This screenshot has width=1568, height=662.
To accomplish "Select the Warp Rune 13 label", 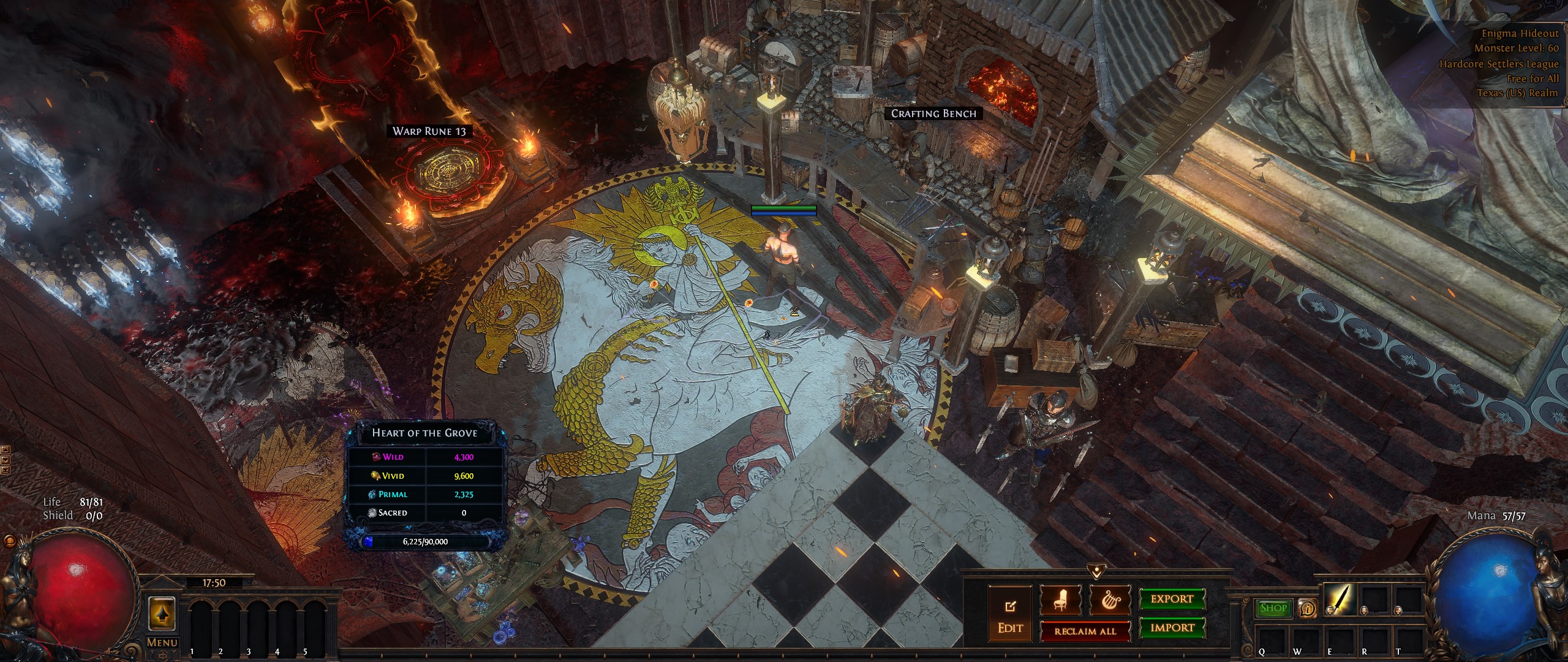I will pos(429,131).
